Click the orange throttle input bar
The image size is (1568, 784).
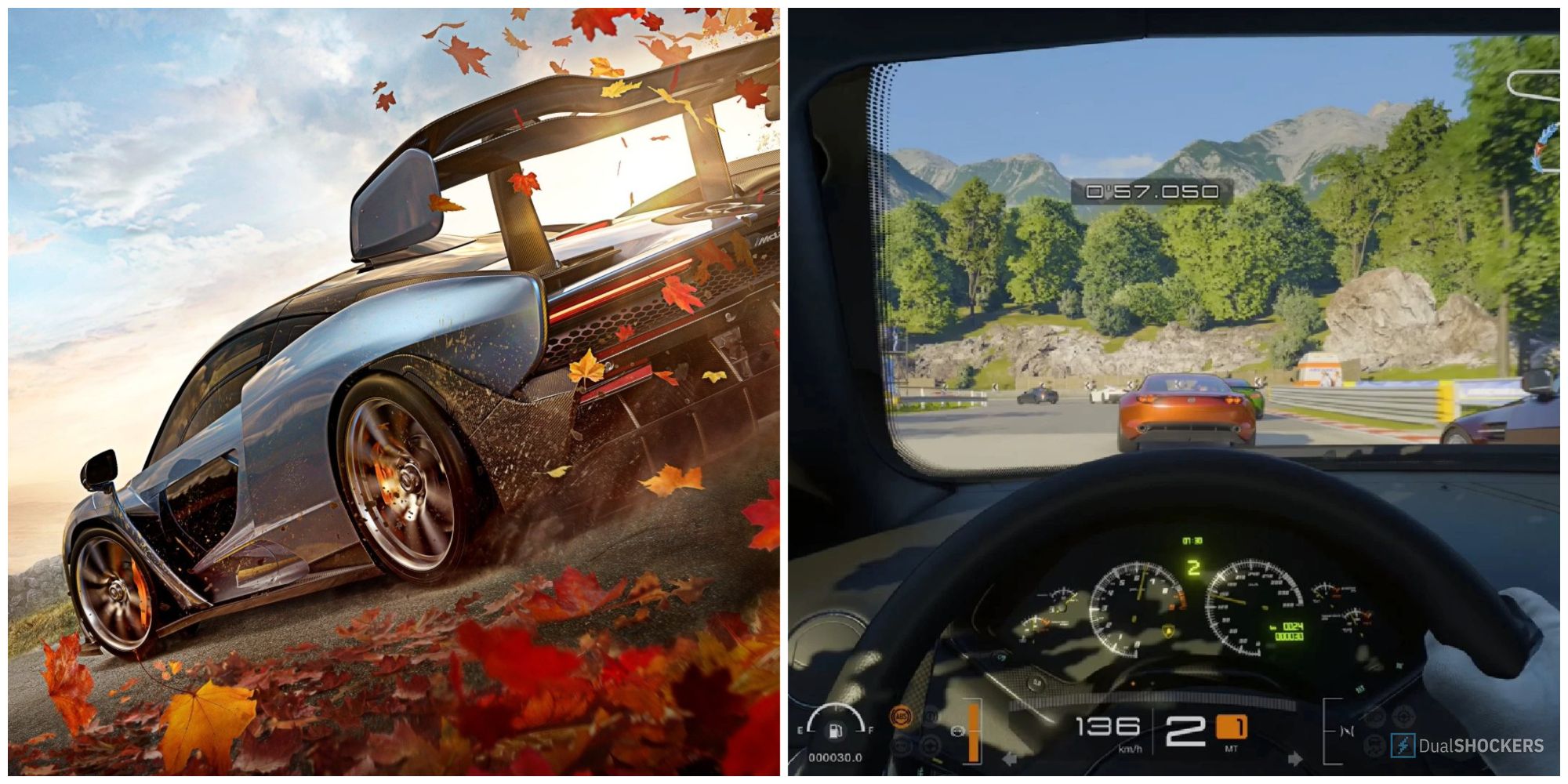click(973, 733)
